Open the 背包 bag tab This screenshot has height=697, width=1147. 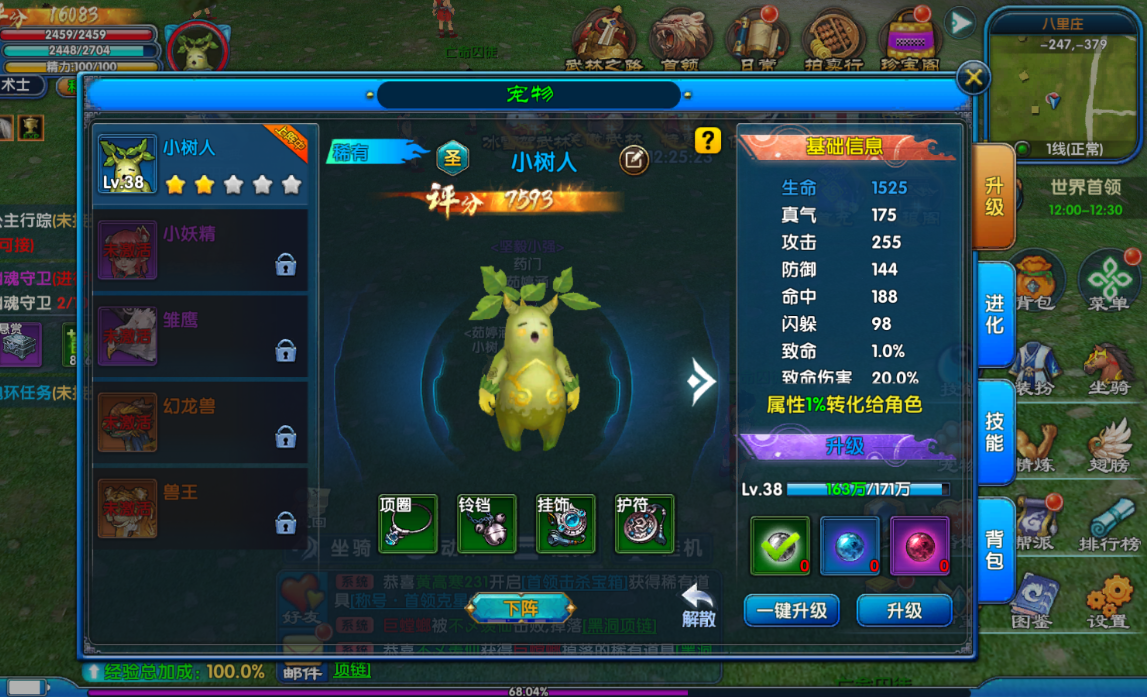tap(994, 548)
